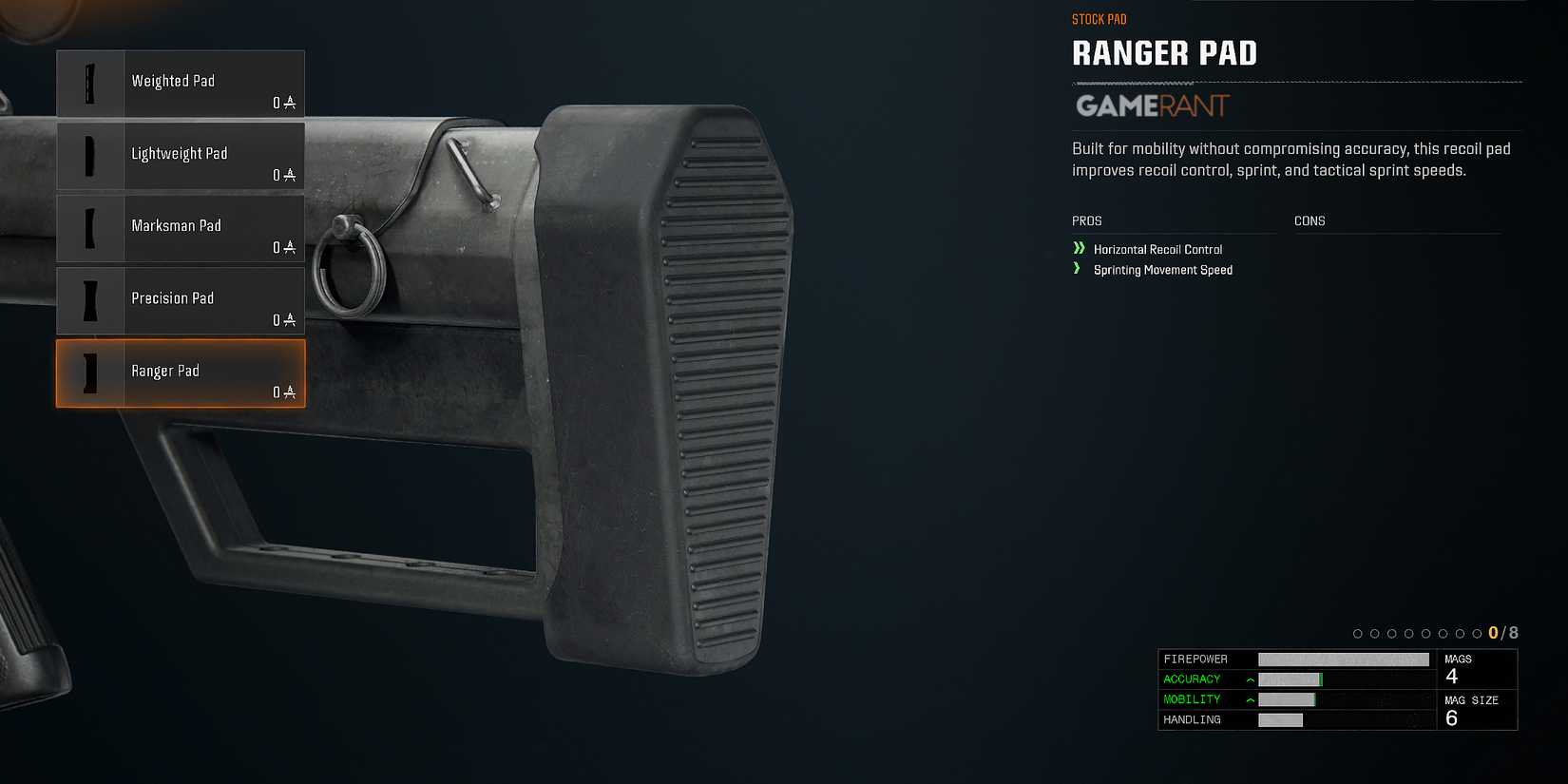Click the first attachment slot circle
Image resolution: width=1568 pixels, height=784 pixels.
tap(1357, 631)
